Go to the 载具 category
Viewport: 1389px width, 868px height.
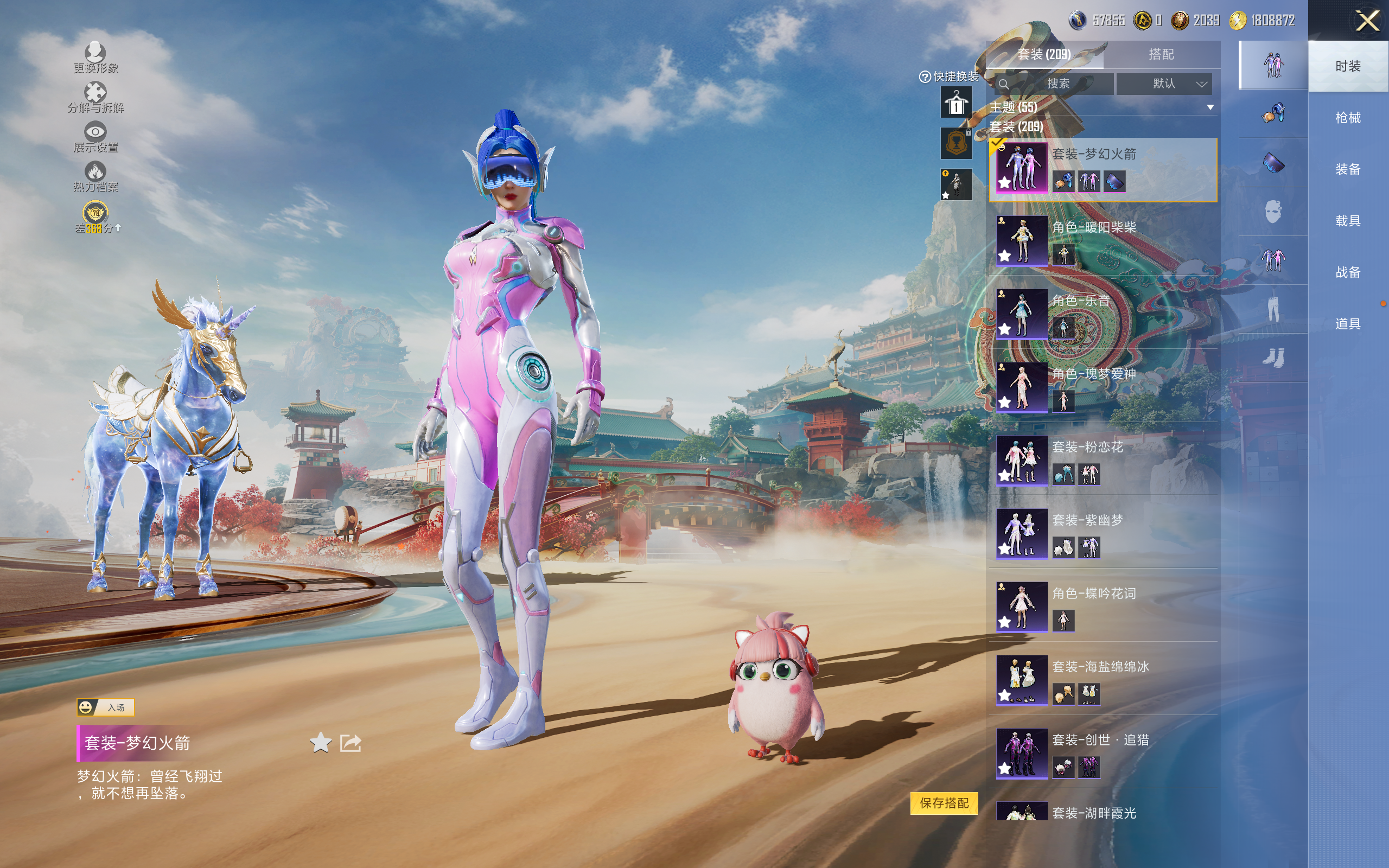click(x=1348, y=221)
